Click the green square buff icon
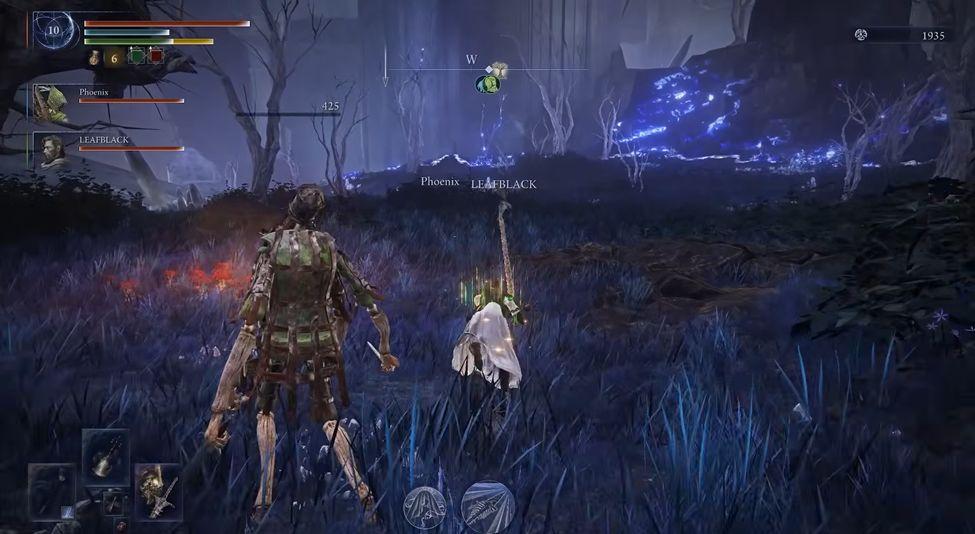This screenshot has width=975, height=534. coord(137,57)
